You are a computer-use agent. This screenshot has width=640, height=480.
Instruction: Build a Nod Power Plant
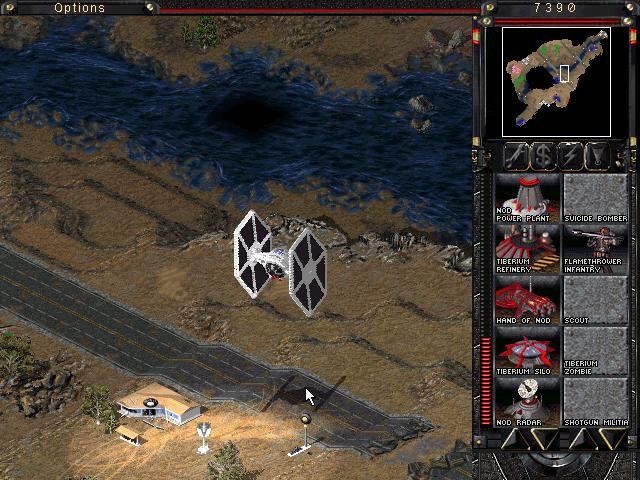click(x=528, y=198)
